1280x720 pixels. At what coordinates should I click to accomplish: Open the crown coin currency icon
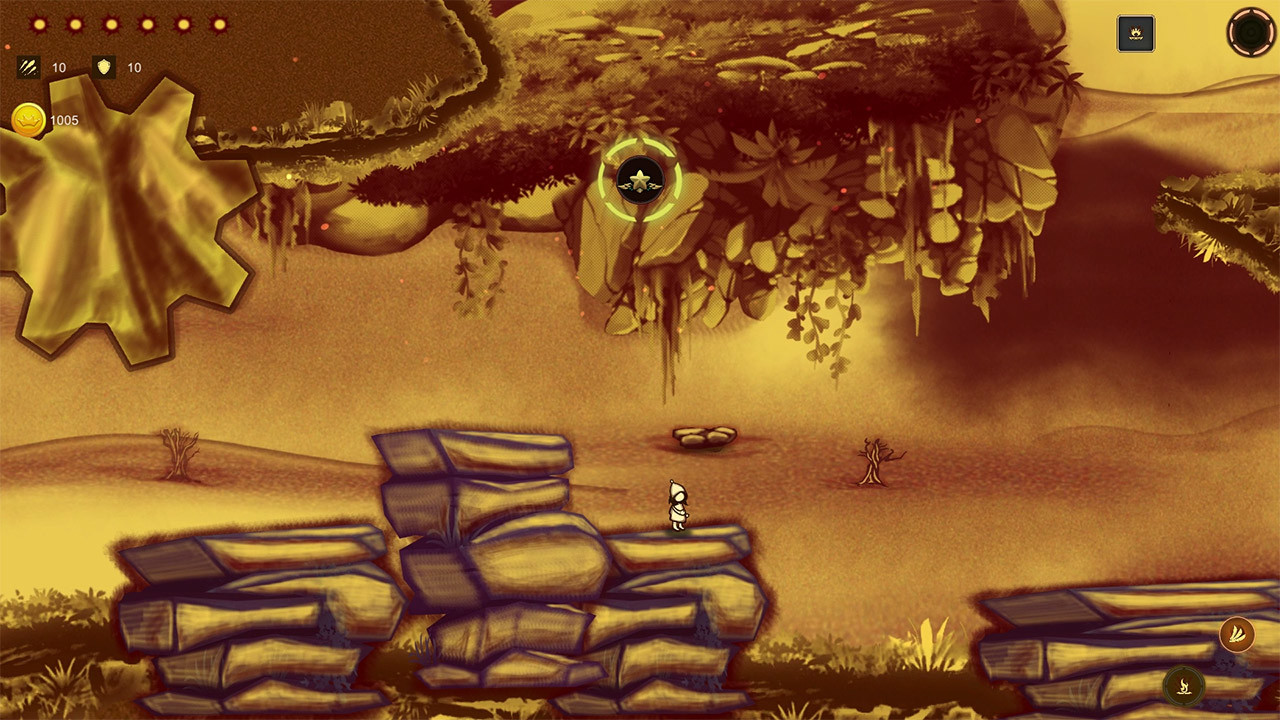[28, 117]
